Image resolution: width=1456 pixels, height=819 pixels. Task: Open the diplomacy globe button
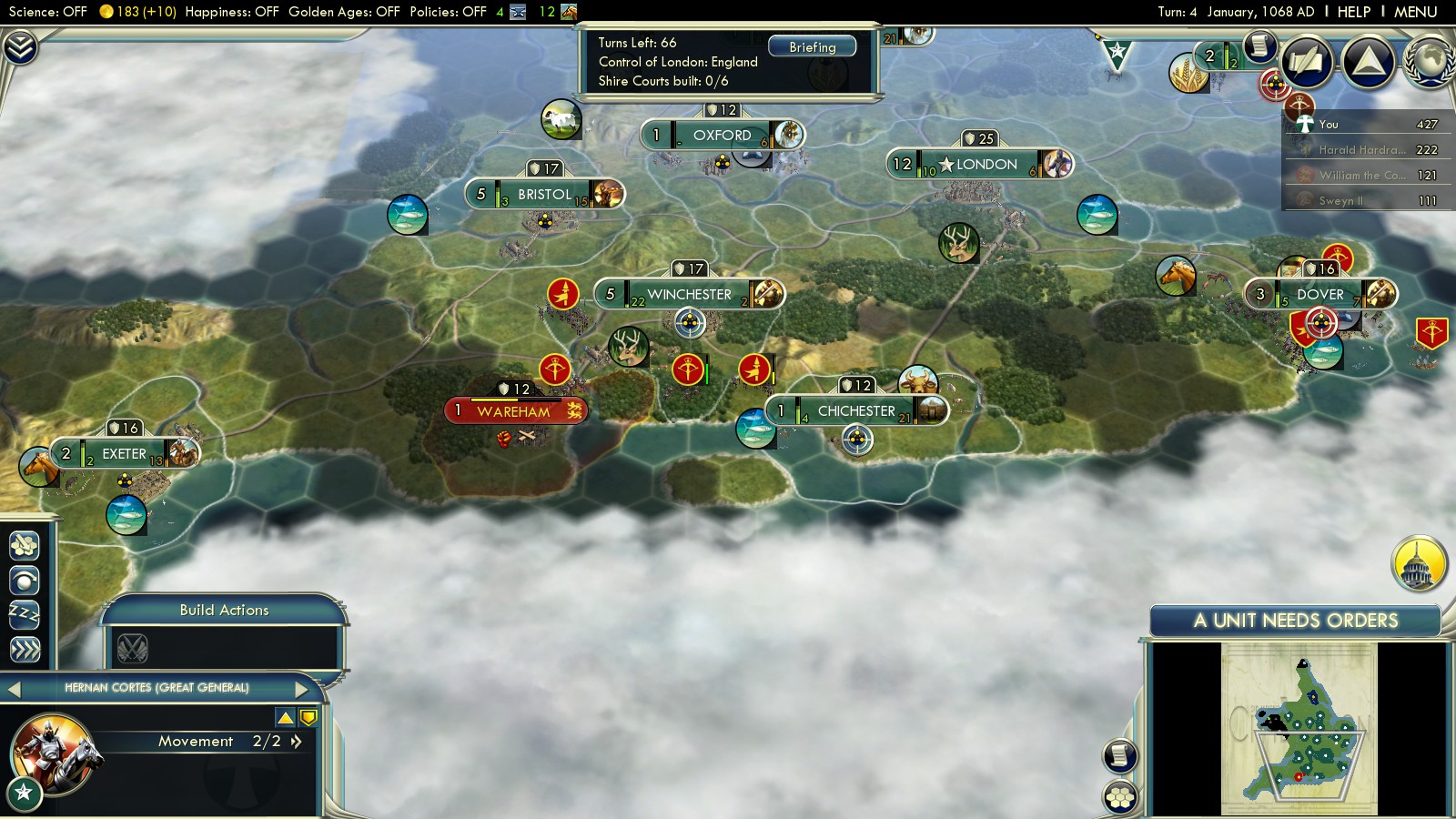[1430, 62]
